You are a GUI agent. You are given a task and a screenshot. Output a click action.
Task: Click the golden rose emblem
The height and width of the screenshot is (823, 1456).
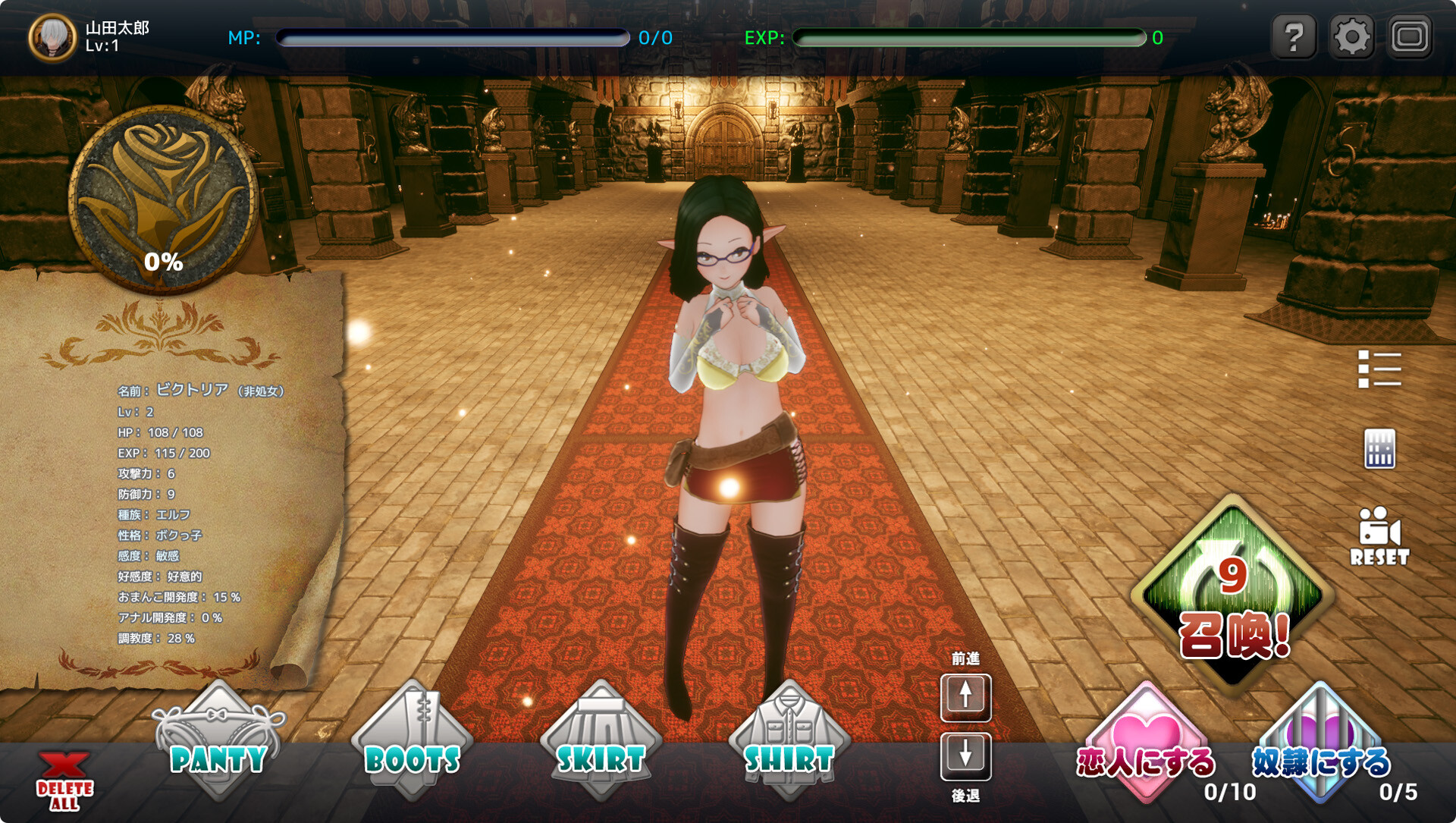click(x=164, y=199)
